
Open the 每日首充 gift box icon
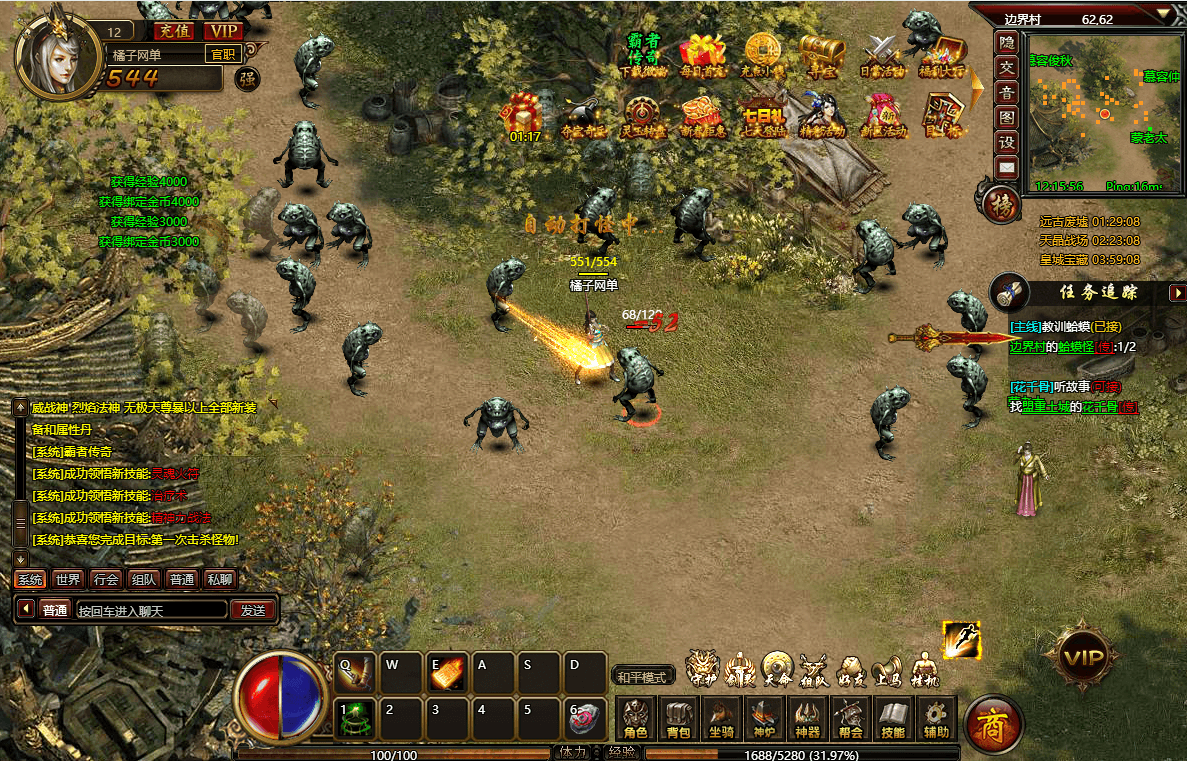(x=701, y=54)
